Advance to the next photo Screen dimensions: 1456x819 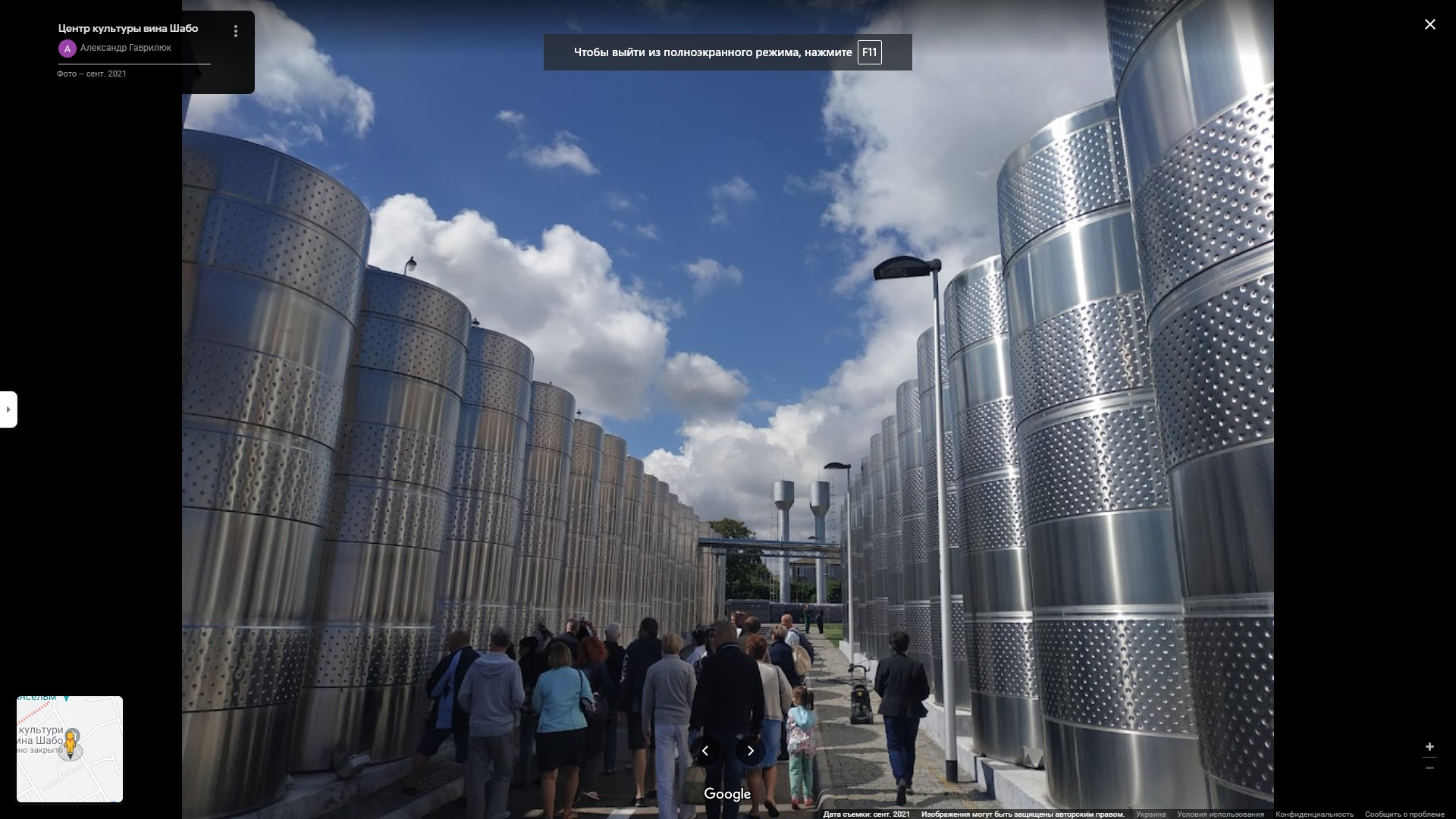(x=751, y=751)
